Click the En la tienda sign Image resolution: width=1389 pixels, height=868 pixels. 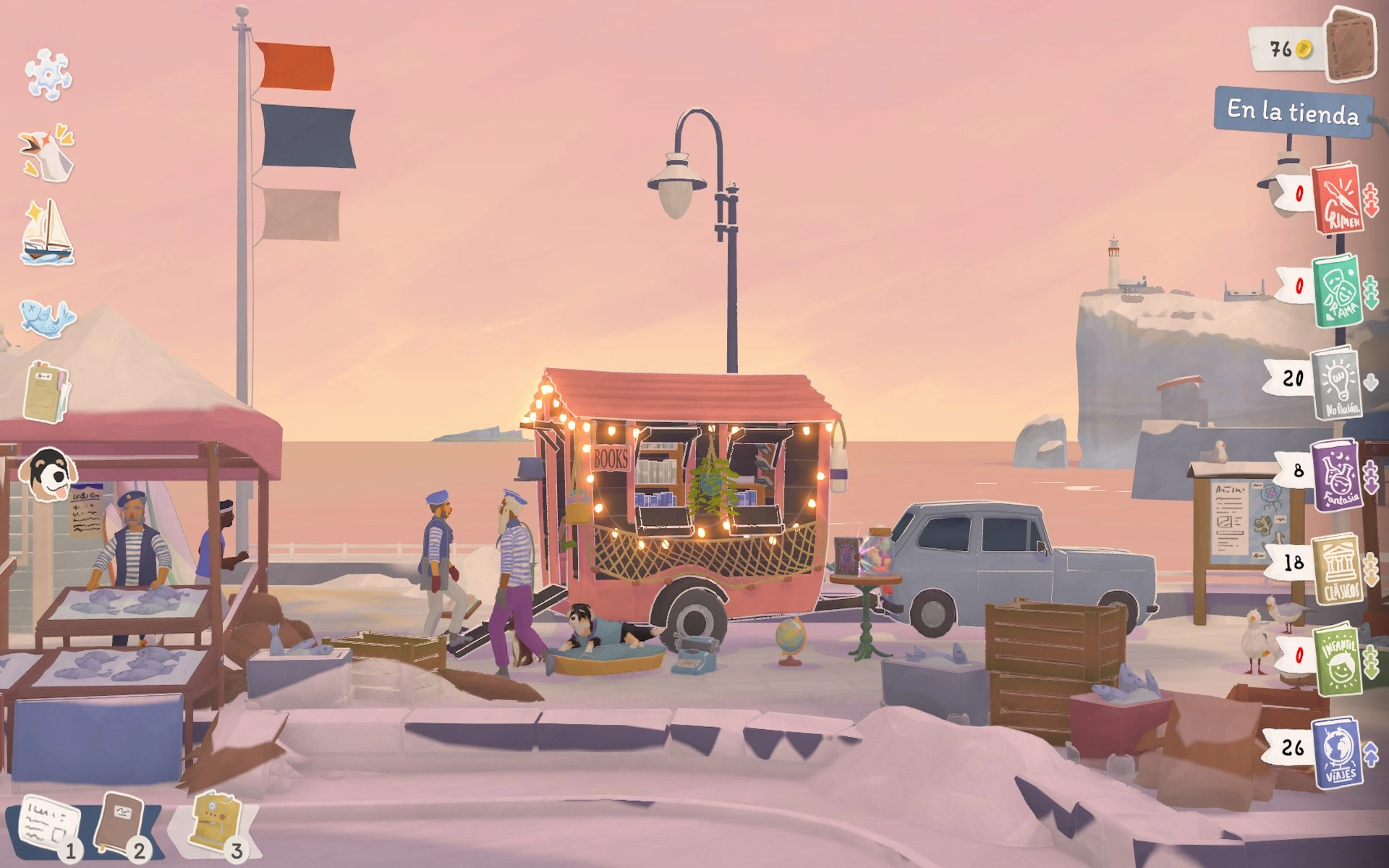(1293, 111)
